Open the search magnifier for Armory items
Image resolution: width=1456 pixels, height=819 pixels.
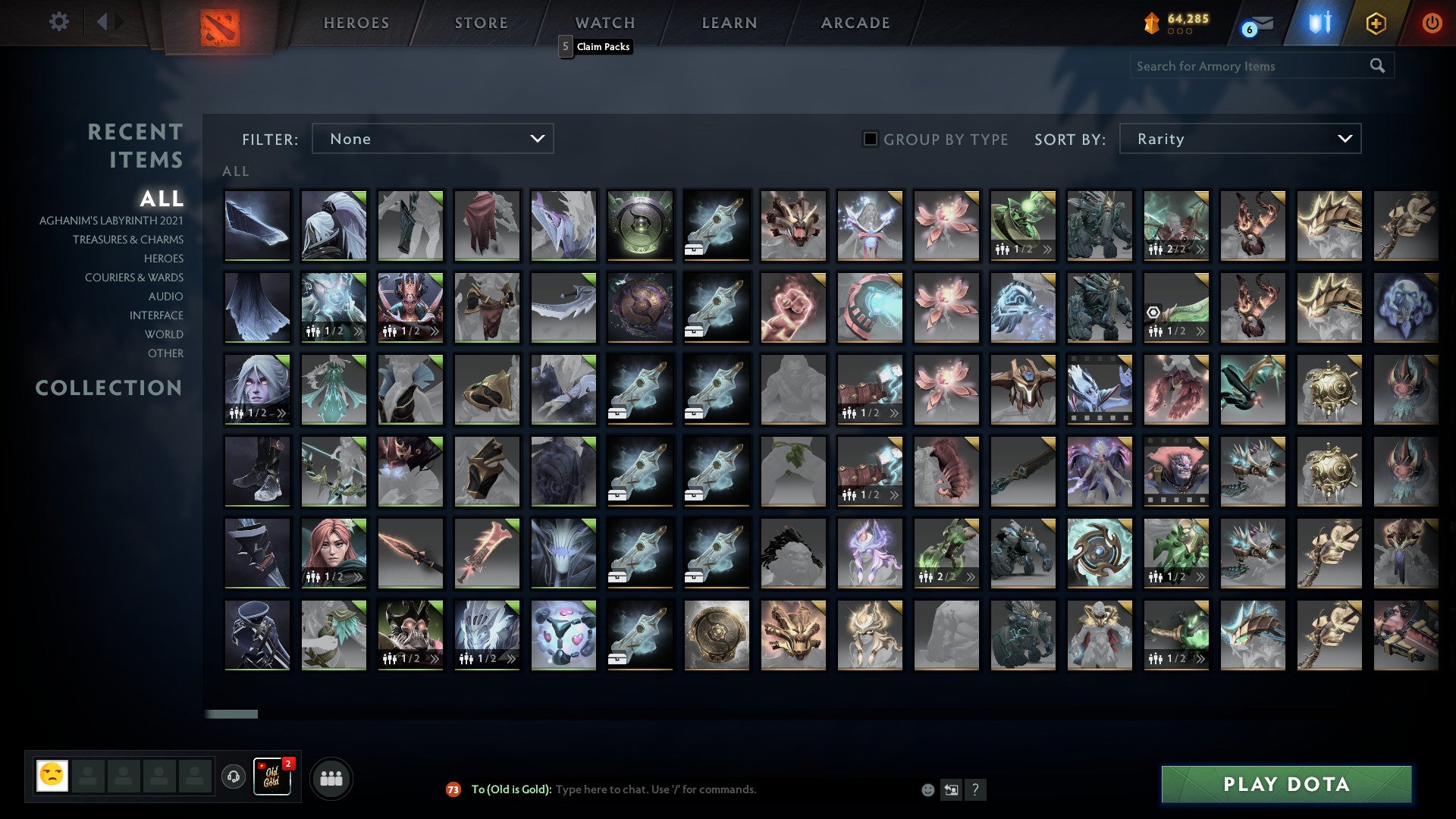click(1377, 66)
